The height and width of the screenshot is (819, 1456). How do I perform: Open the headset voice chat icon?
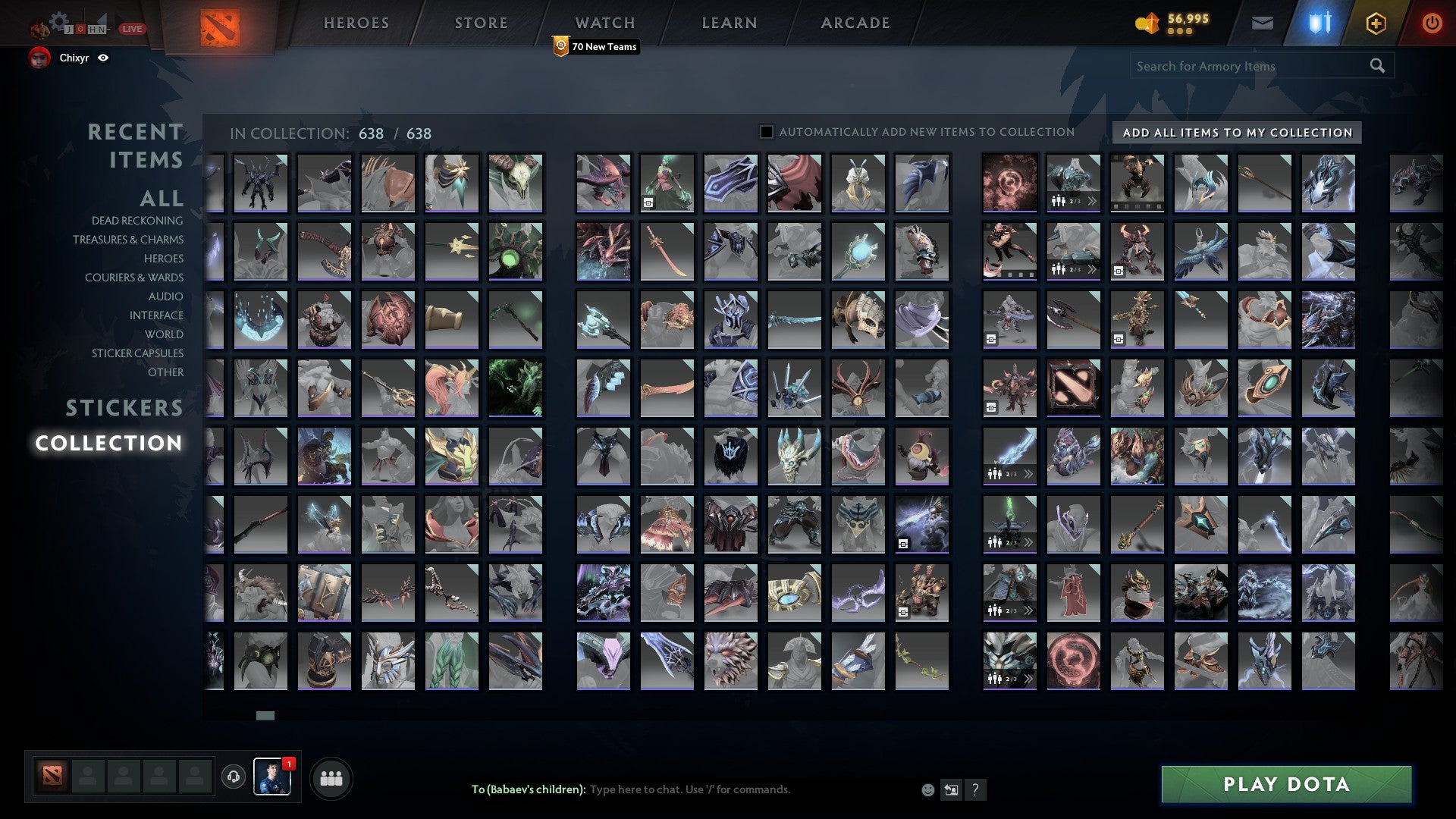[x=233, y=776]
